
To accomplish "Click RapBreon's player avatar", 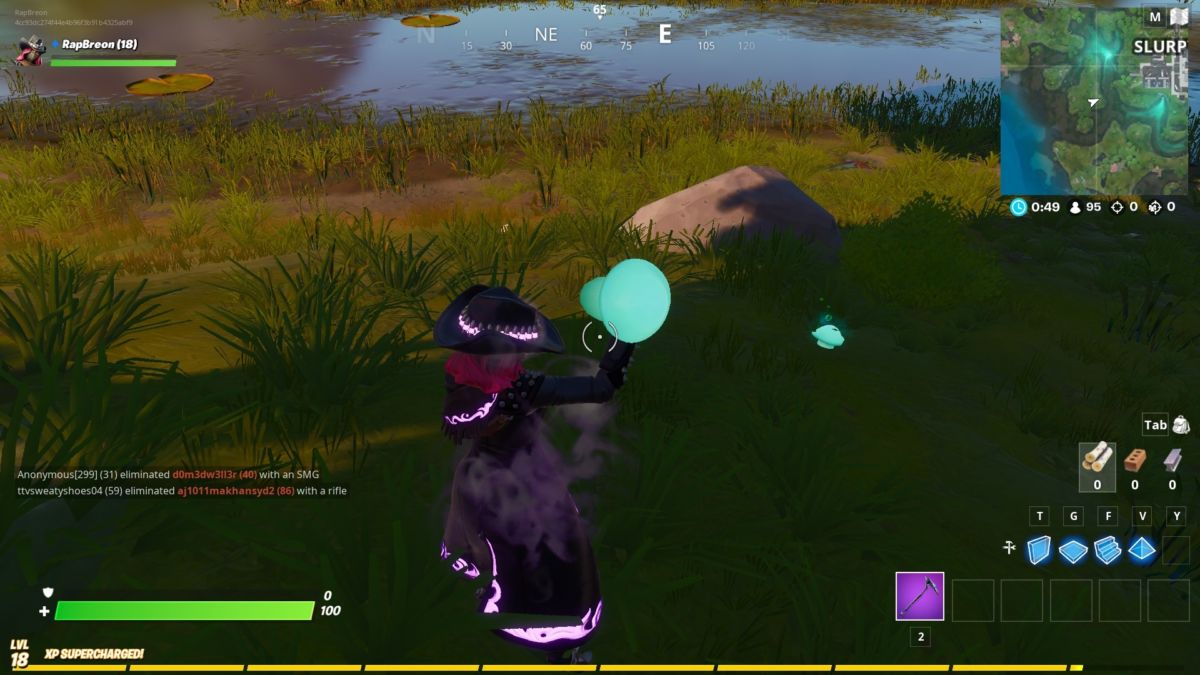I will tap(29, 50).
